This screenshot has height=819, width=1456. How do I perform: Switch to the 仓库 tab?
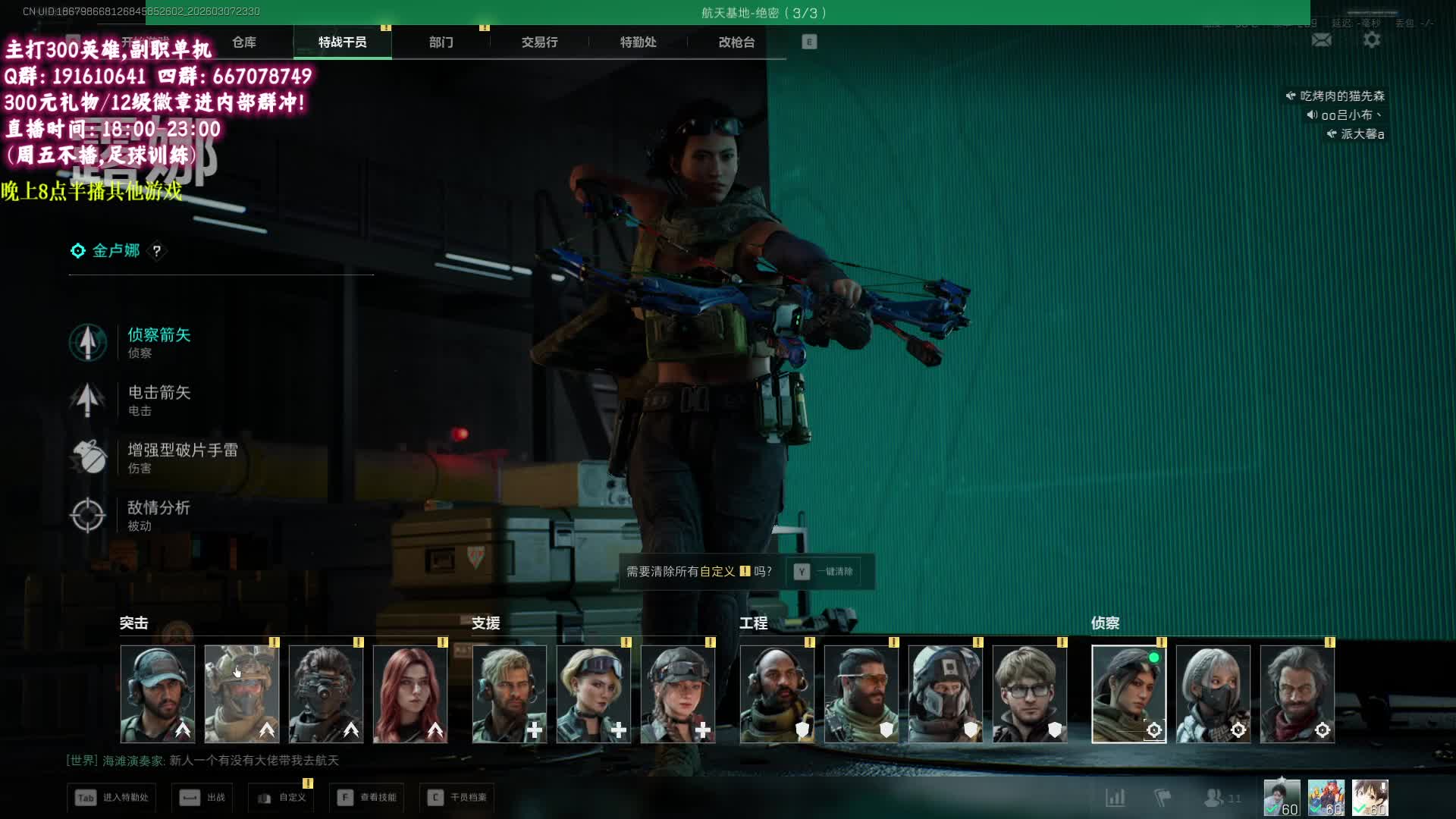click(244, 42)
